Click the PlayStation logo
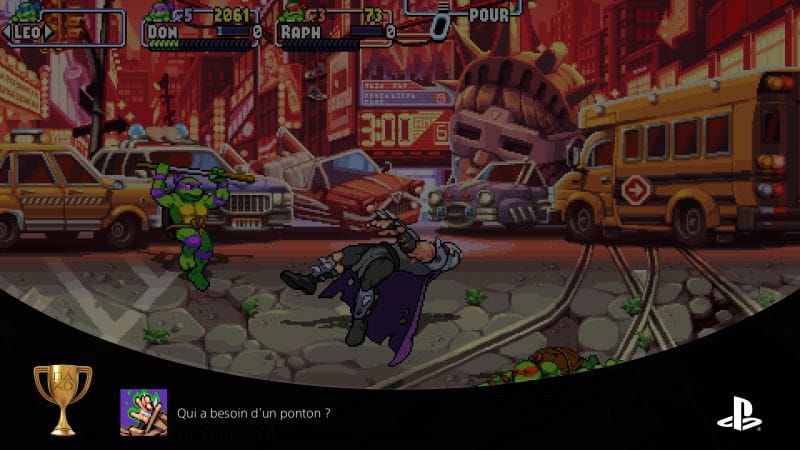Viewport: 800px width, 450px height. coord(739,412)
